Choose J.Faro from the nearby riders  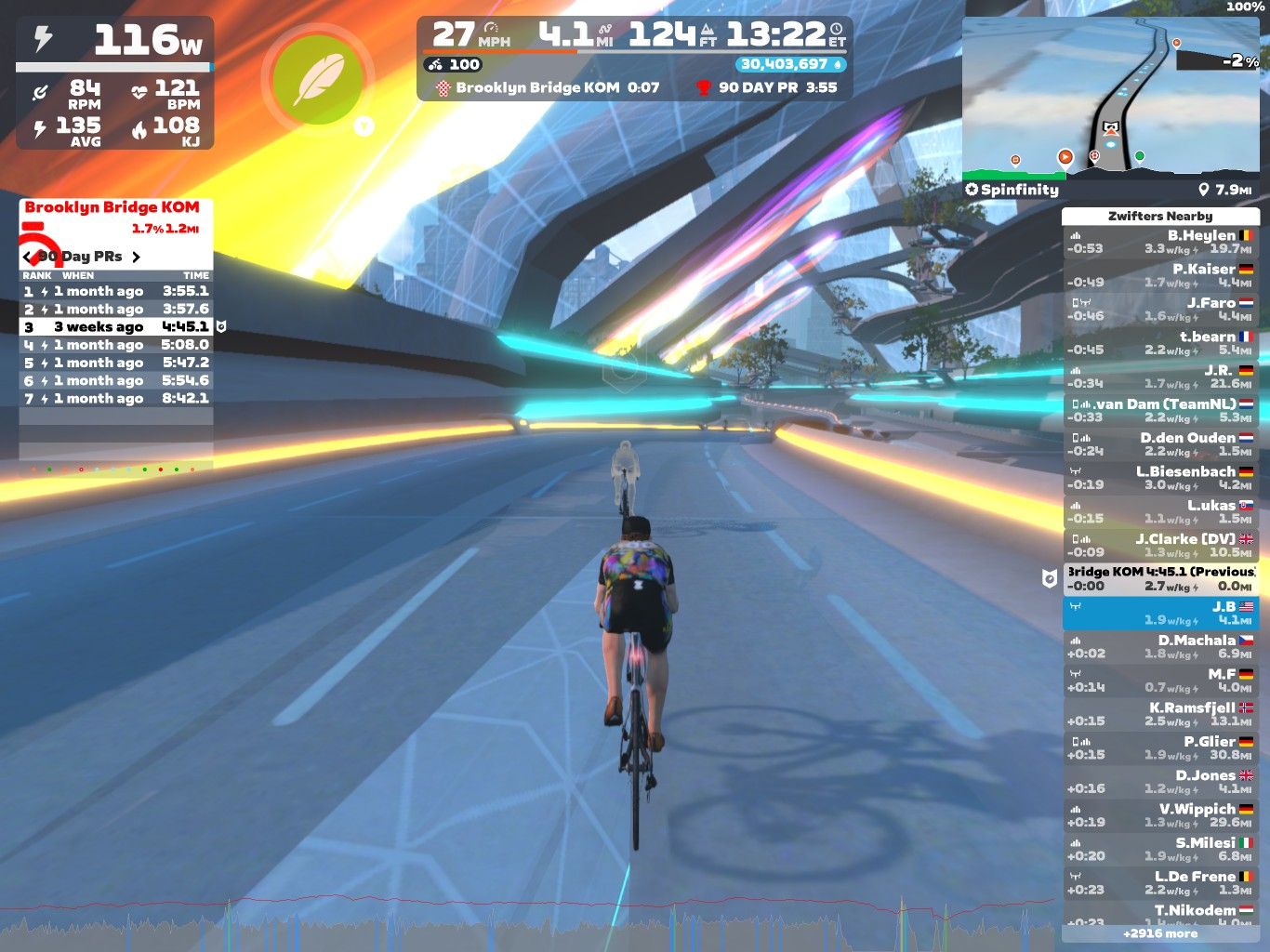click(x=1160, y=309)
